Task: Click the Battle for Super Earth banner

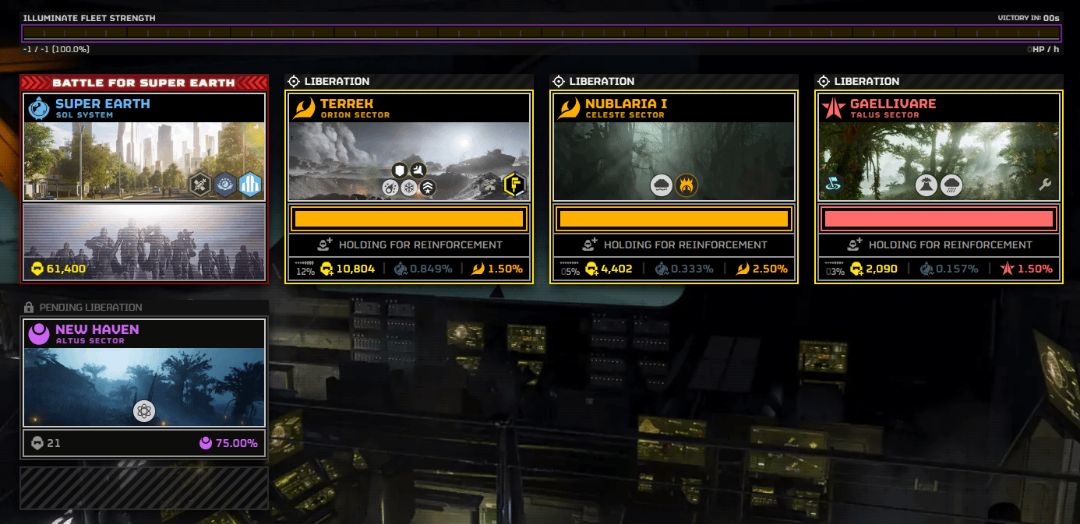Action: 144,82
